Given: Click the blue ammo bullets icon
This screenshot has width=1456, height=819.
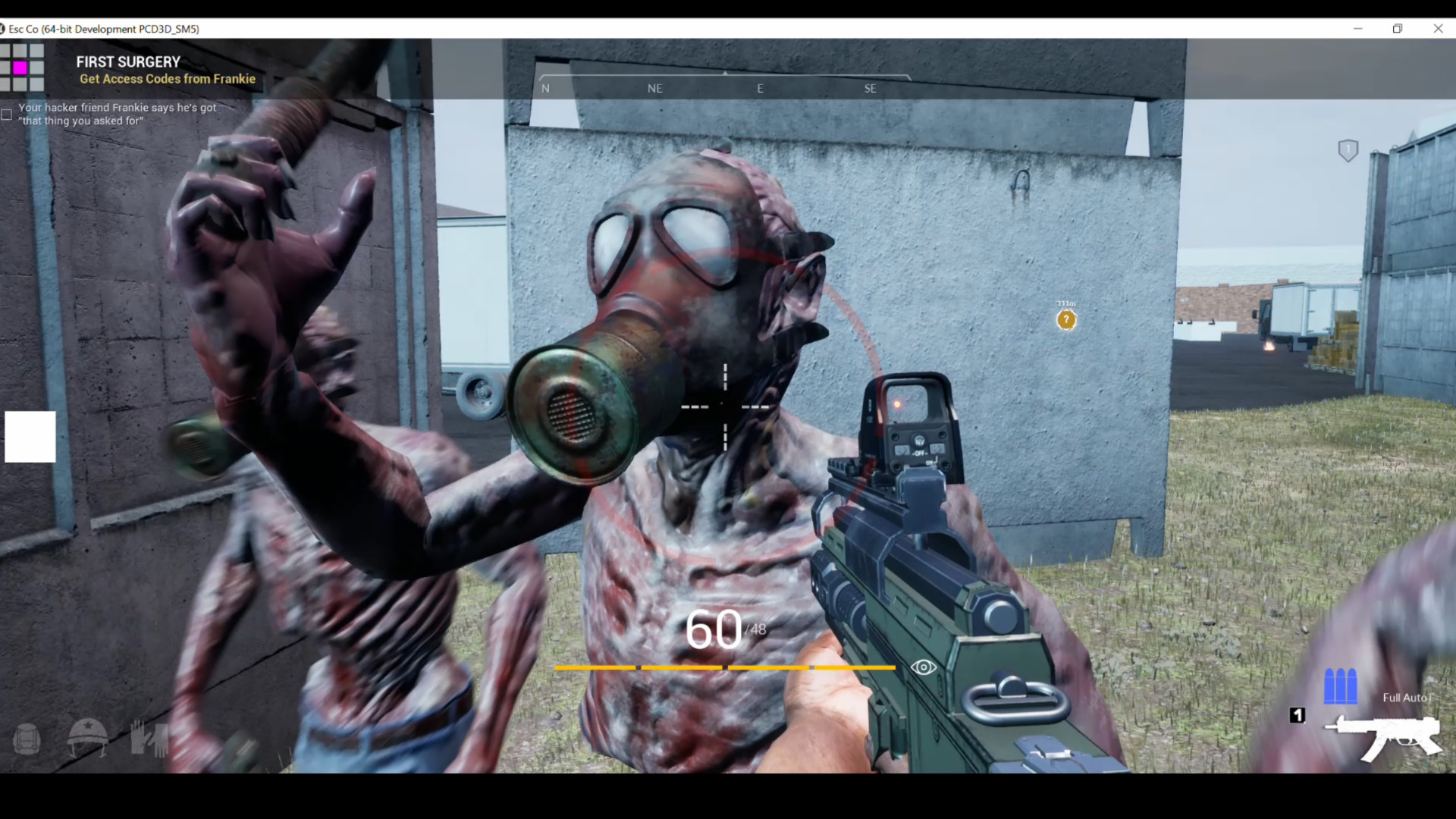Looking at the screenshot, I should coord(1340,686).
